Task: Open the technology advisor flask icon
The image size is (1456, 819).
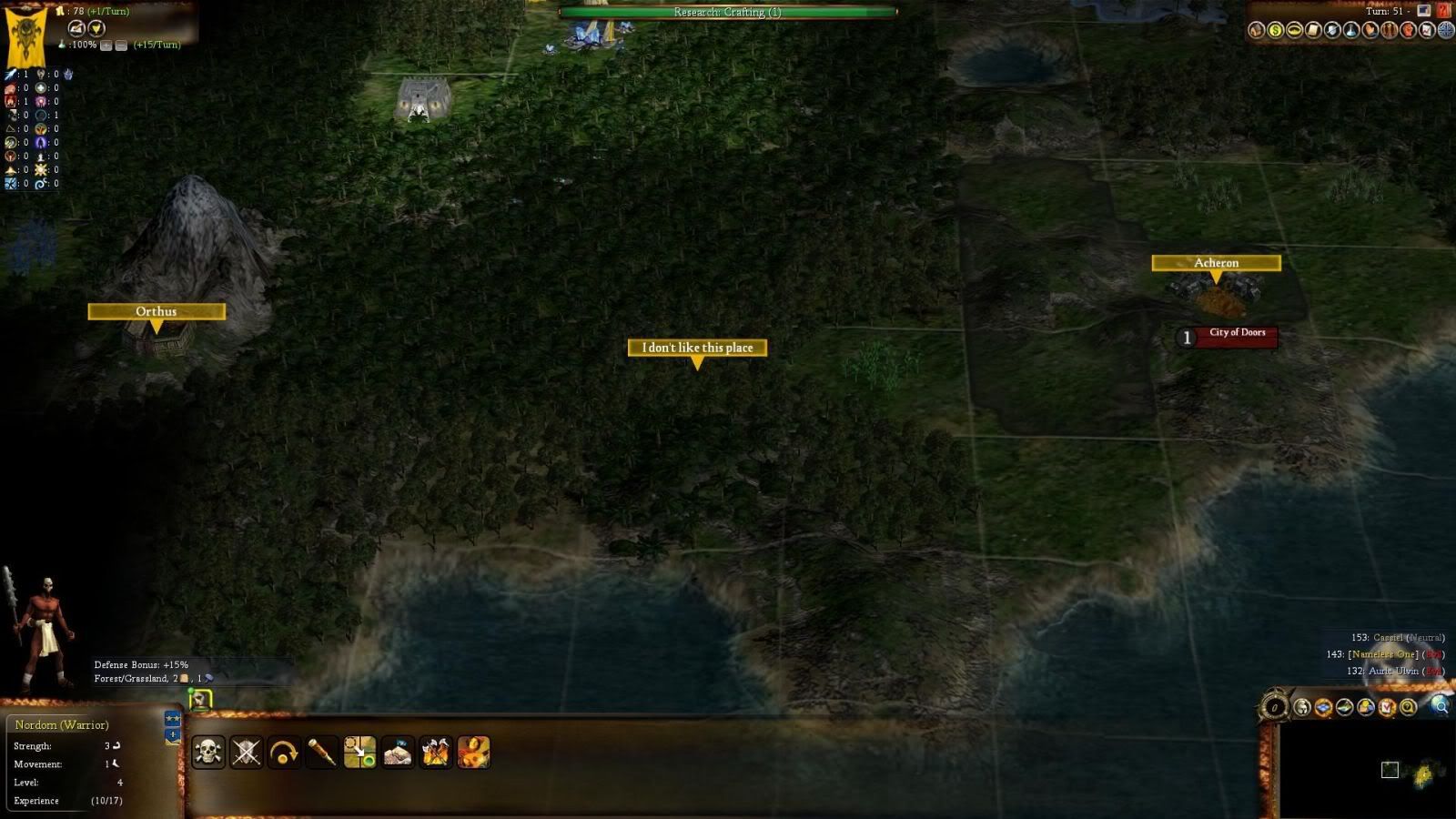Action: (1351, 31)
